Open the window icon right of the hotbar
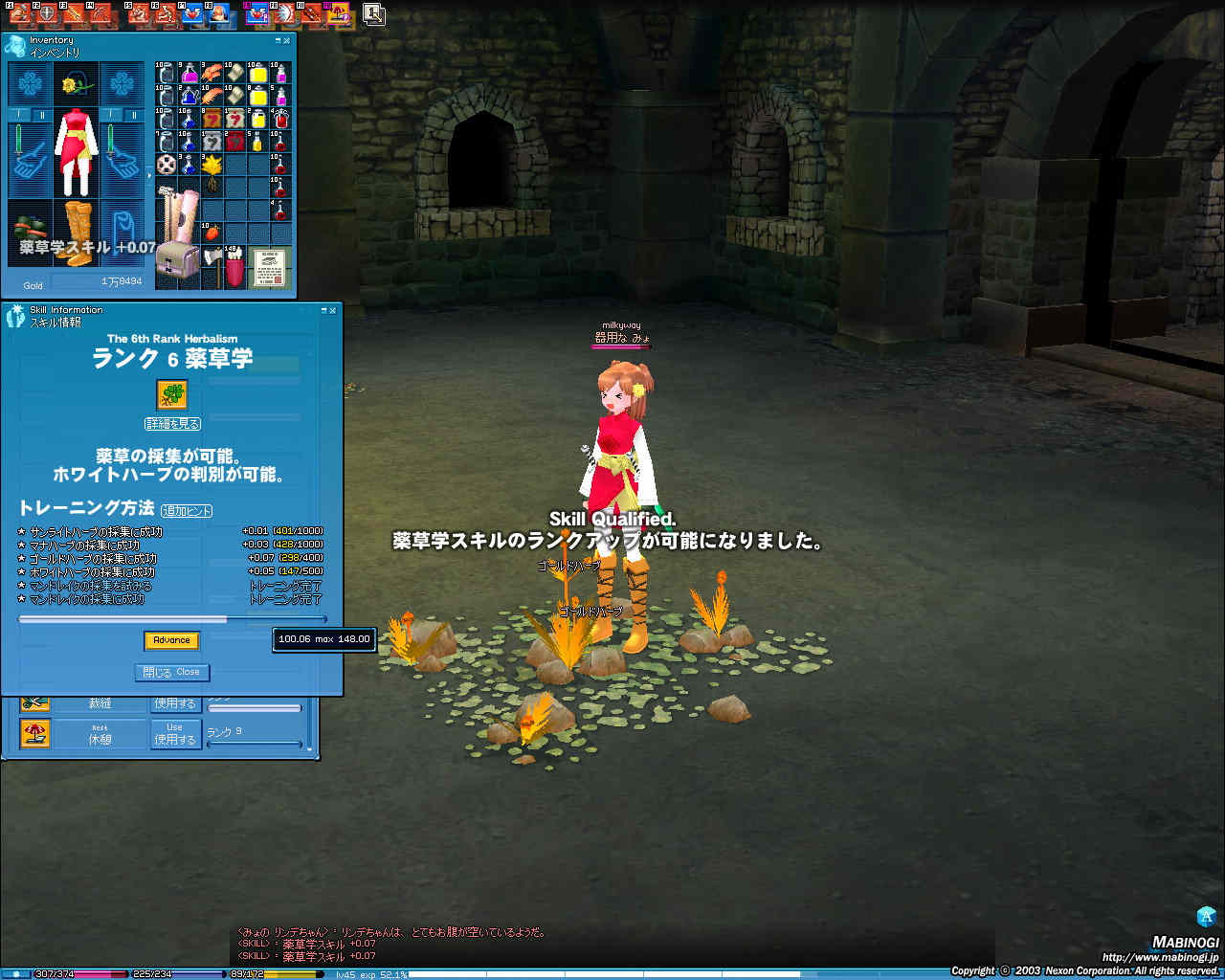Viewport: 1225px width, 980px height. point(373,13)
